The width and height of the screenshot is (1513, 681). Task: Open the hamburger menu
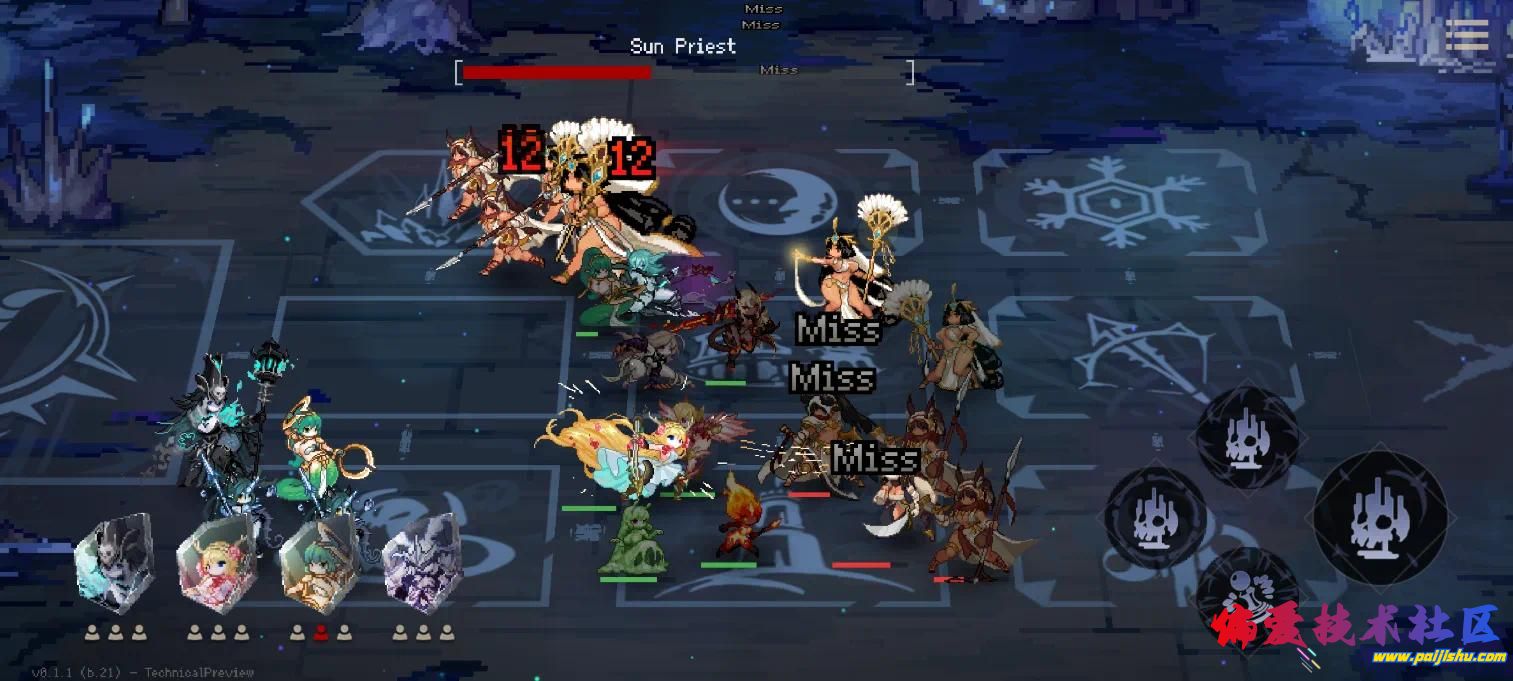(1466, 37)
